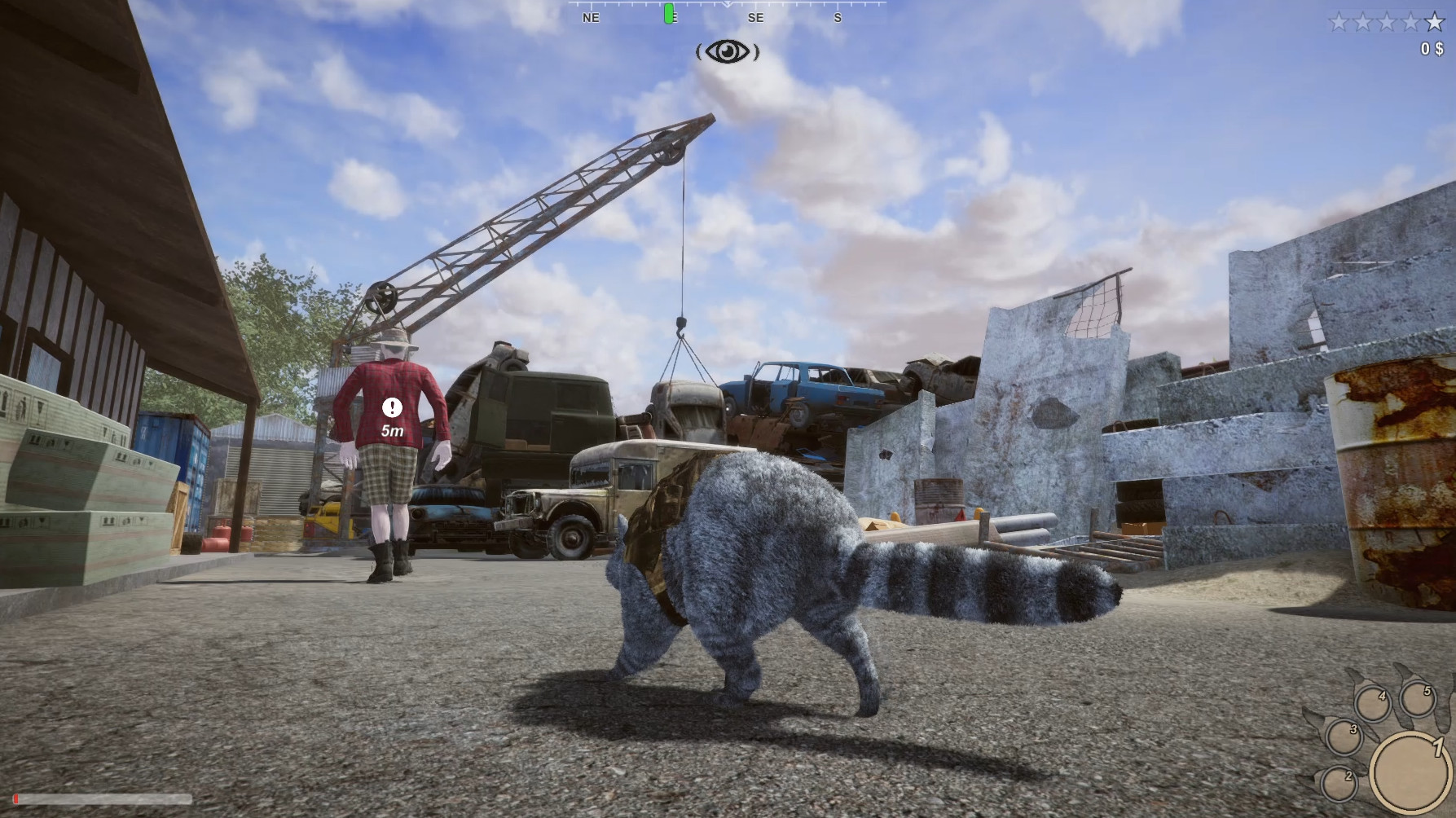Click the green marker on the compass strip
Screen dimensions: 1456x818
pos(668,14)
